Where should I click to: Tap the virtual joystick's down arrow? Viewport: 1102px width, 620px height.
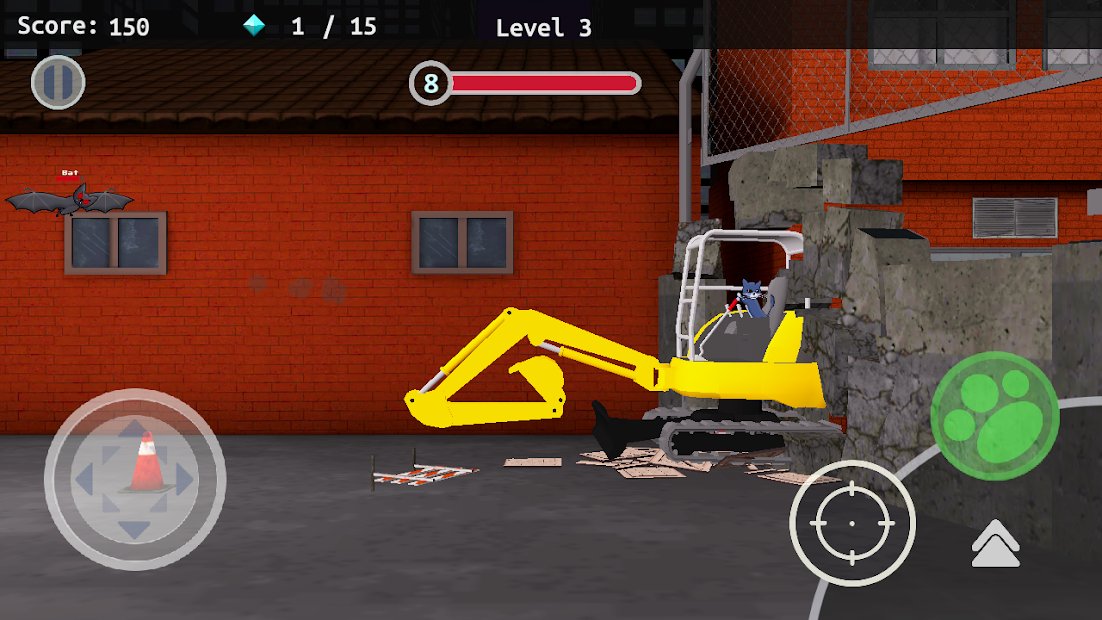134,529
